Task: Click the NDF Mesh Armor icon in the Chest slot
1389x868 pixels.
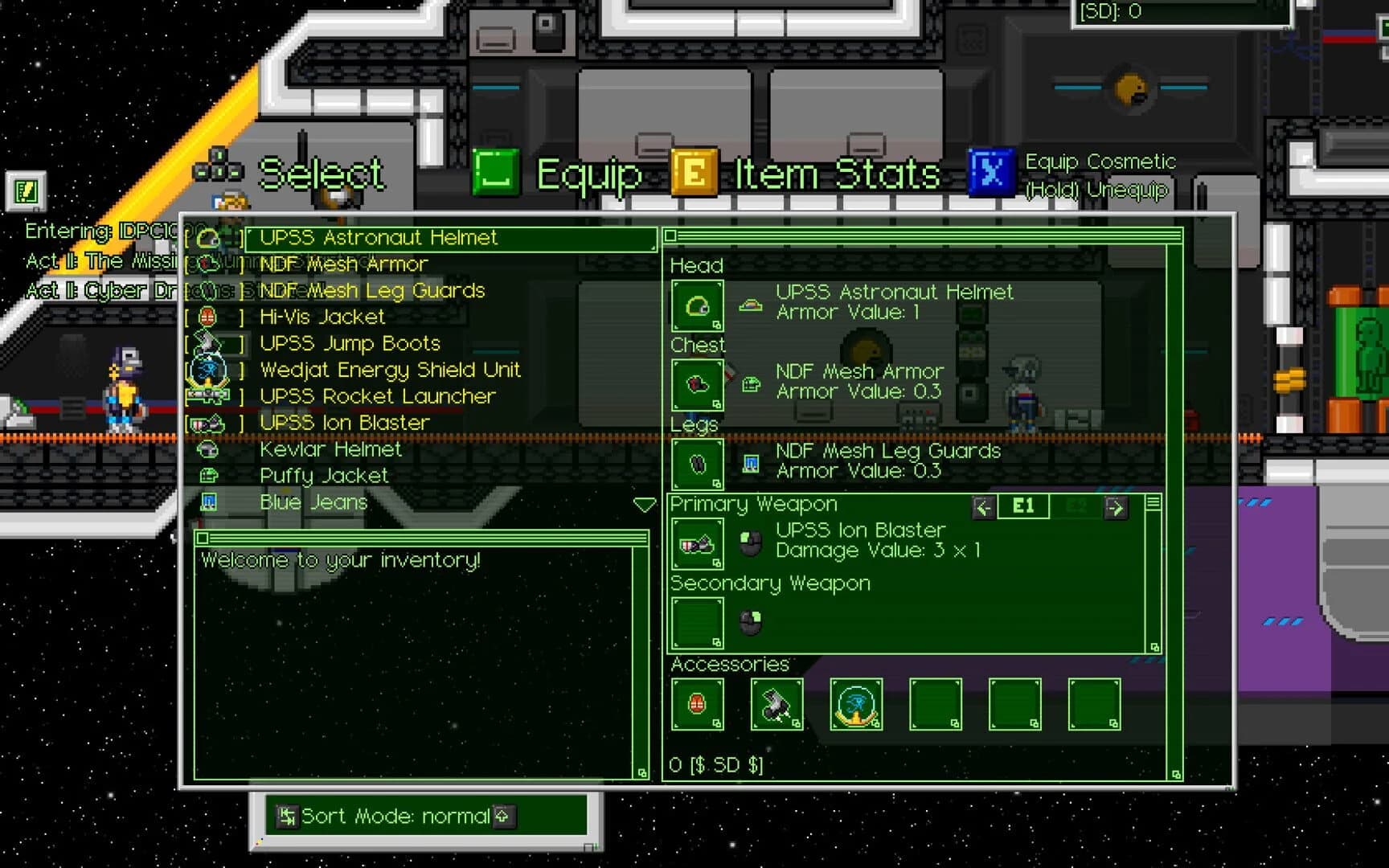Action: pos(696,384)
